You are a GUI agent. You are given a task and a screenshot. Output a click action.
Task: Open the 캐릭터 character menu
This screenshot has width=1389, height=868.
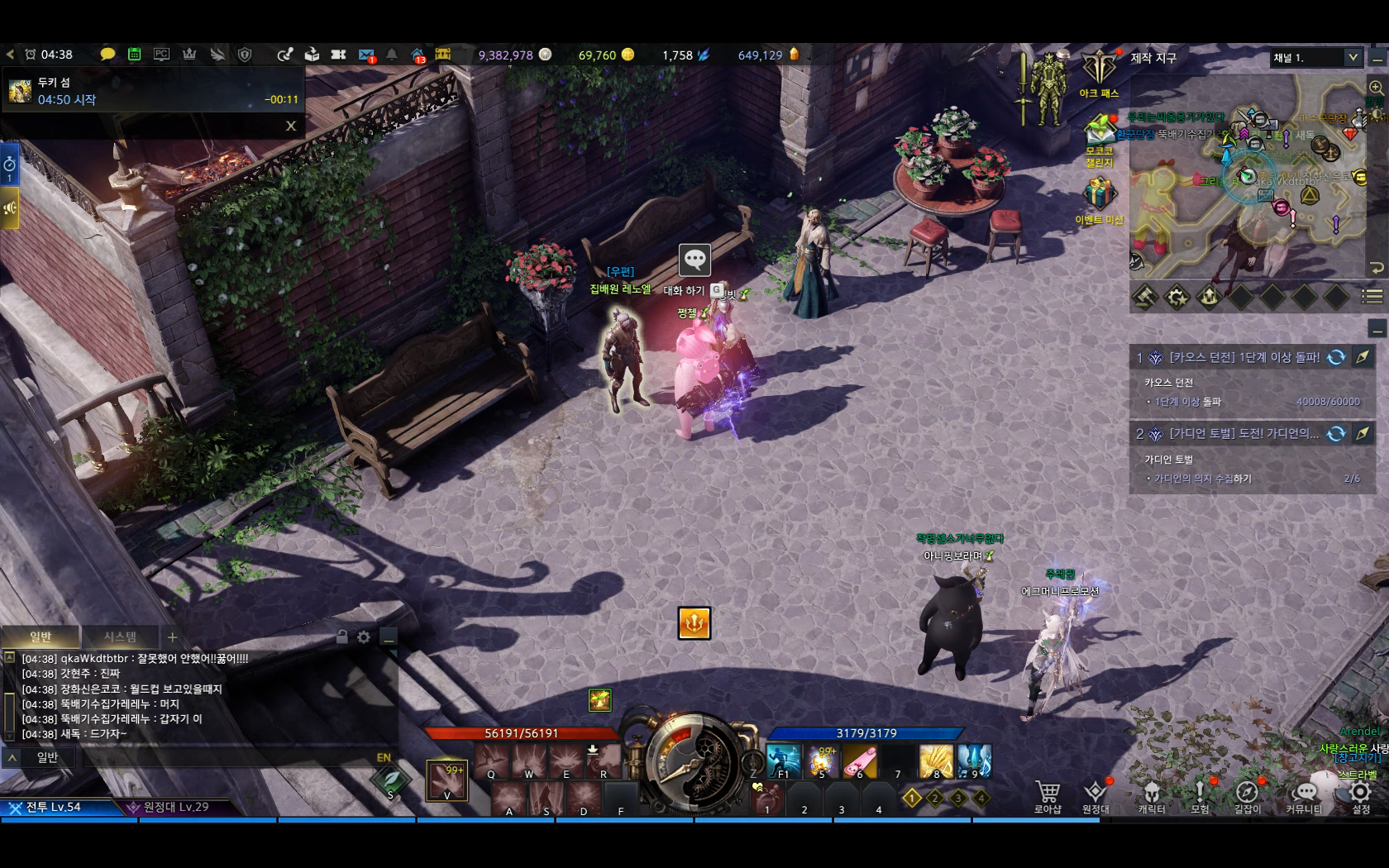point(1151,795)
